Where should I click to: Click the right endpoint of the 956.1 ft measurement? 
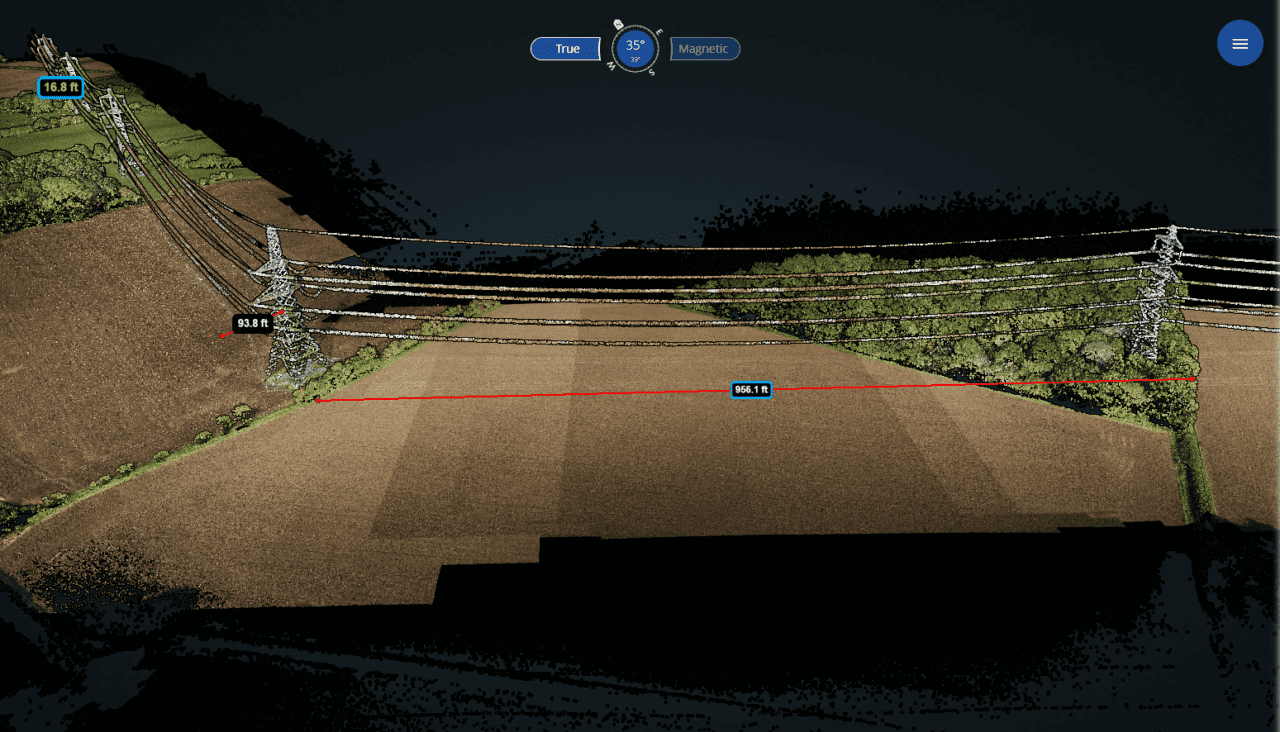coord(1194,381)
